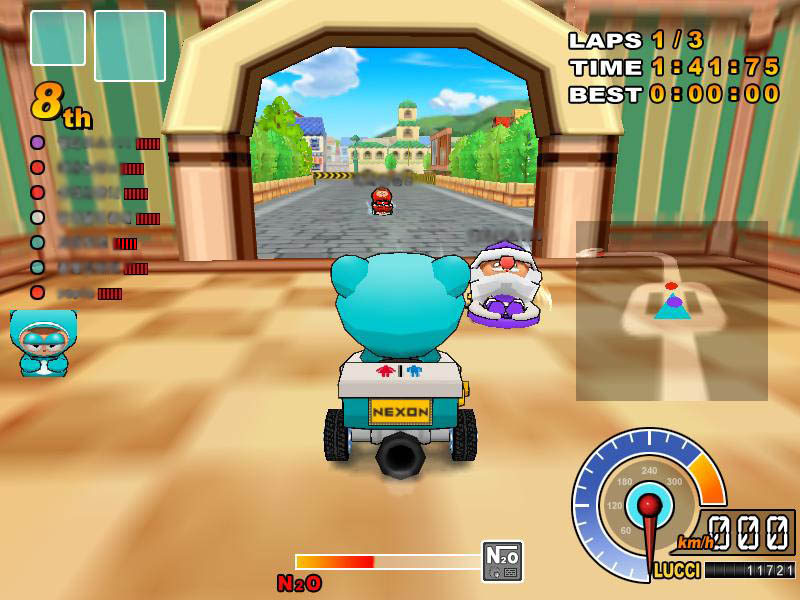
Task: Activate the N2O booster icon
Action: click(x=502, y=561)
